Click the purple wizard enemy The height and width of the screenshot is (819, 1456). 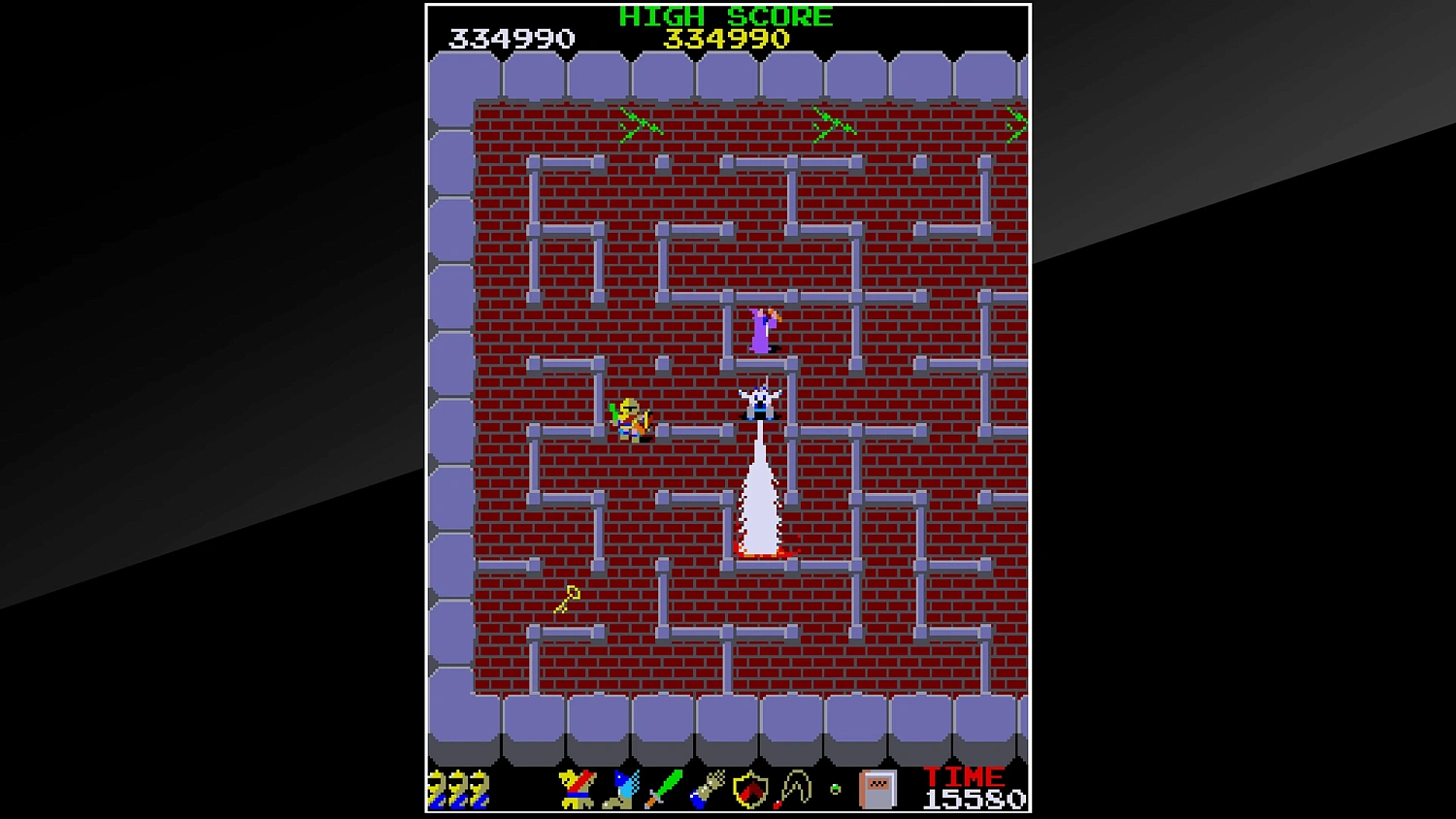[760, 331]
